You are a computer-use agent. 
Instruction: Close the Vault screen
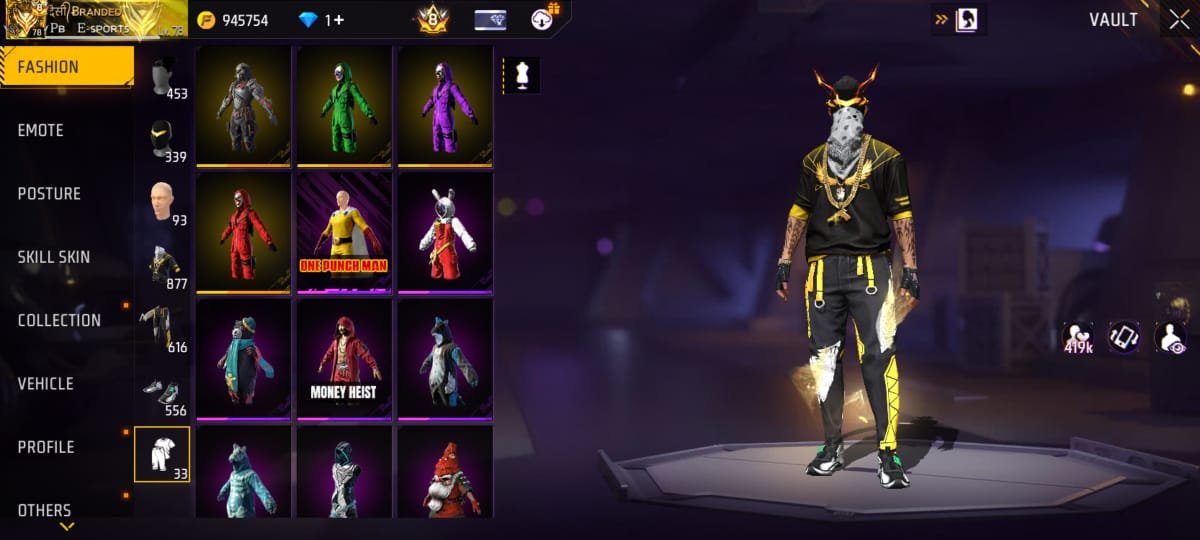[1175, 20]
